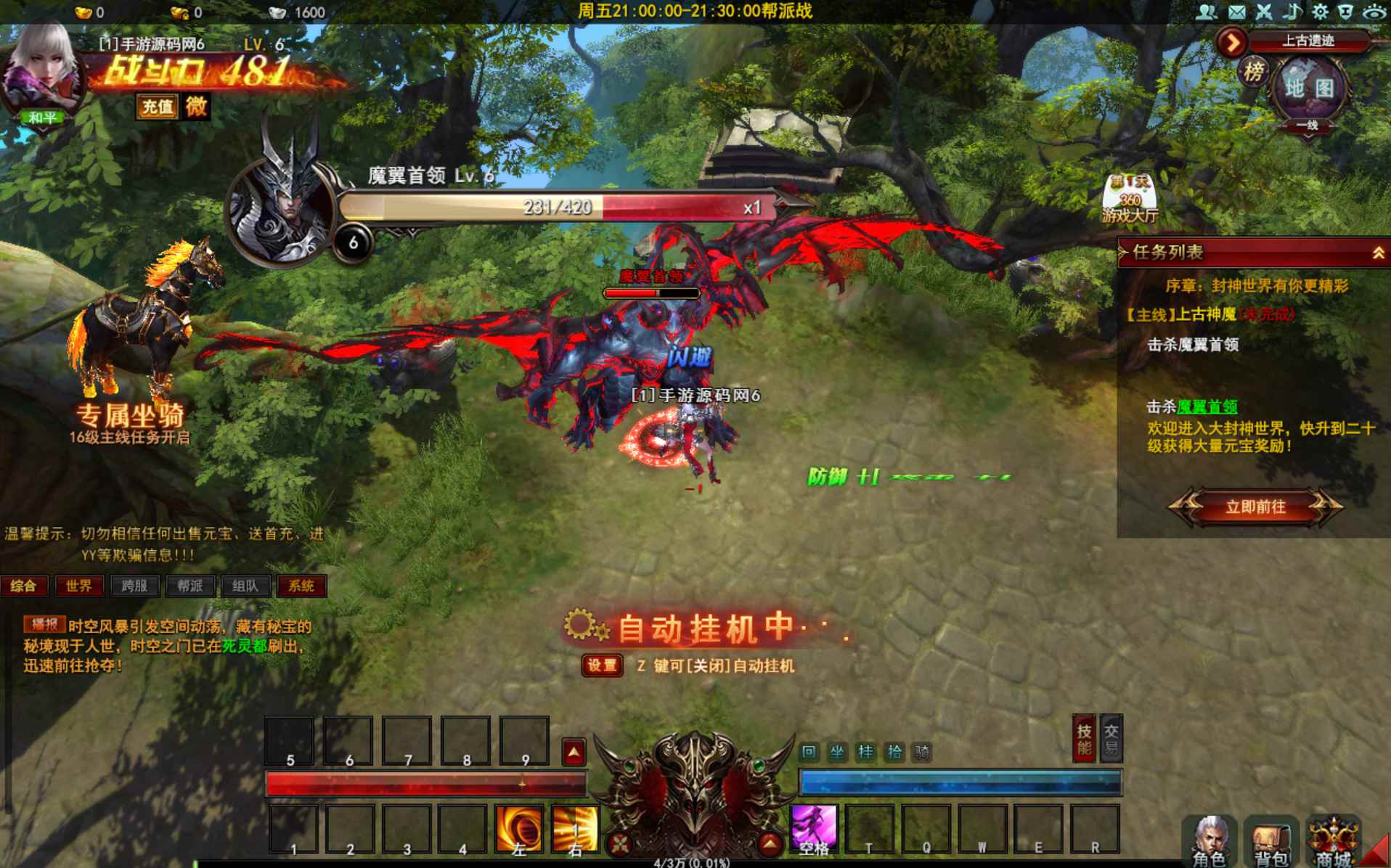Open the 交易 trade panel

[1111, 740]
